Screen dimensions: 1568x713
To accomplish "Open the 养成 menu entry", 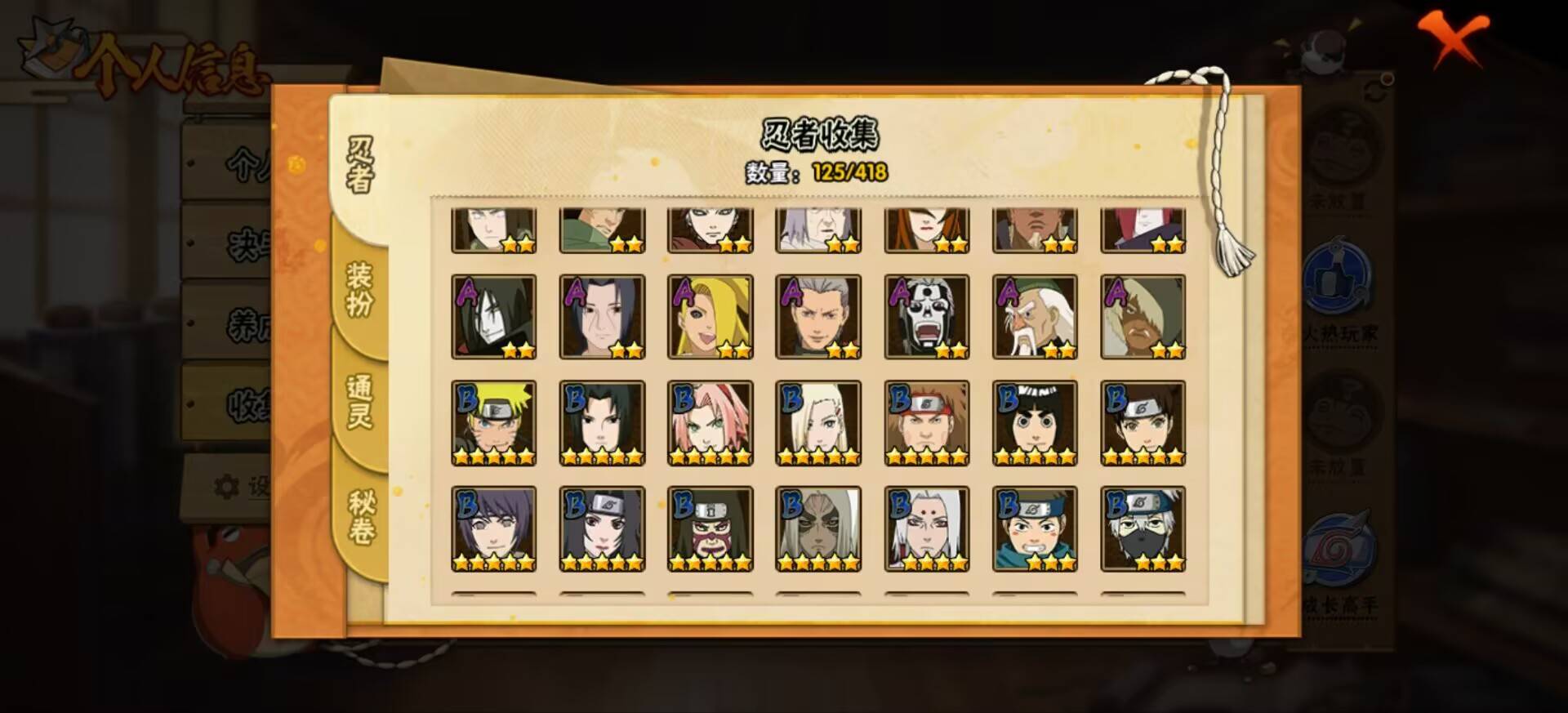I will pyautogui.click(x=245, y=323).
